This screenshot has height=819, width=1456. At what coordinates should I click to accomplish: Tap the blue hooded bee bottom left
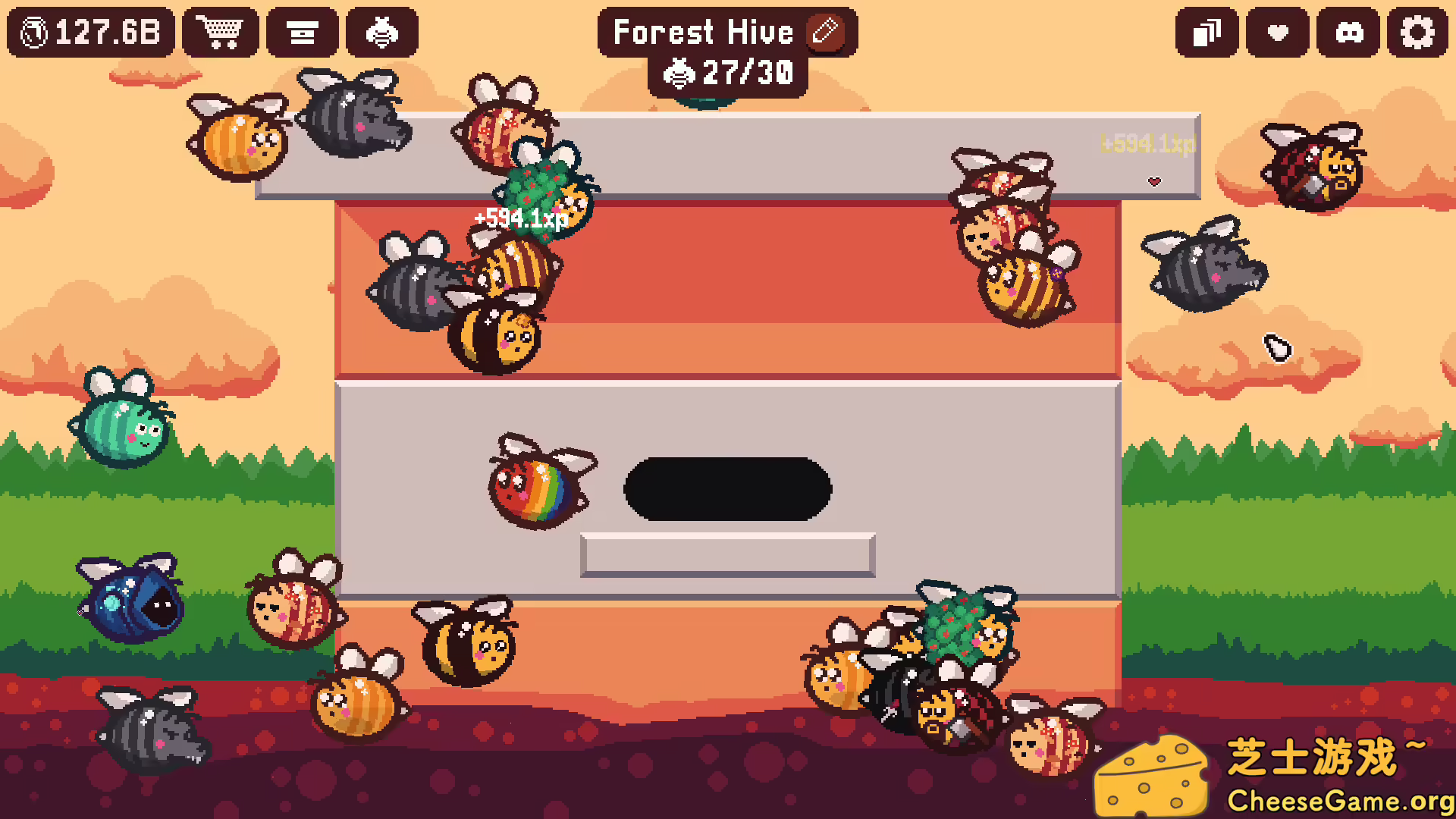pos(130,607)
